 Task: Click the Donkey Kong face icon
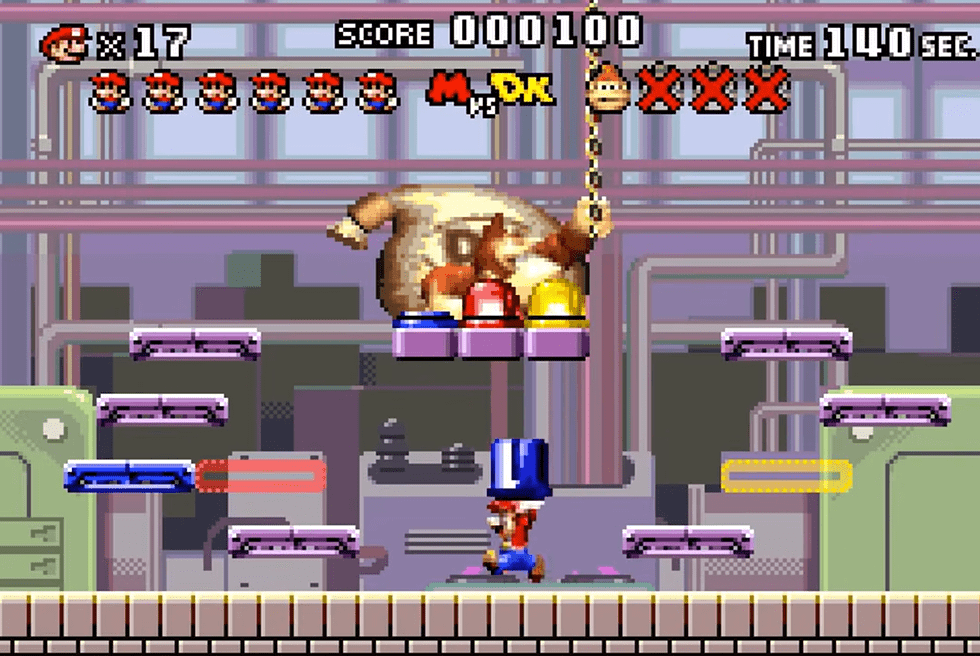pos(608,90)
